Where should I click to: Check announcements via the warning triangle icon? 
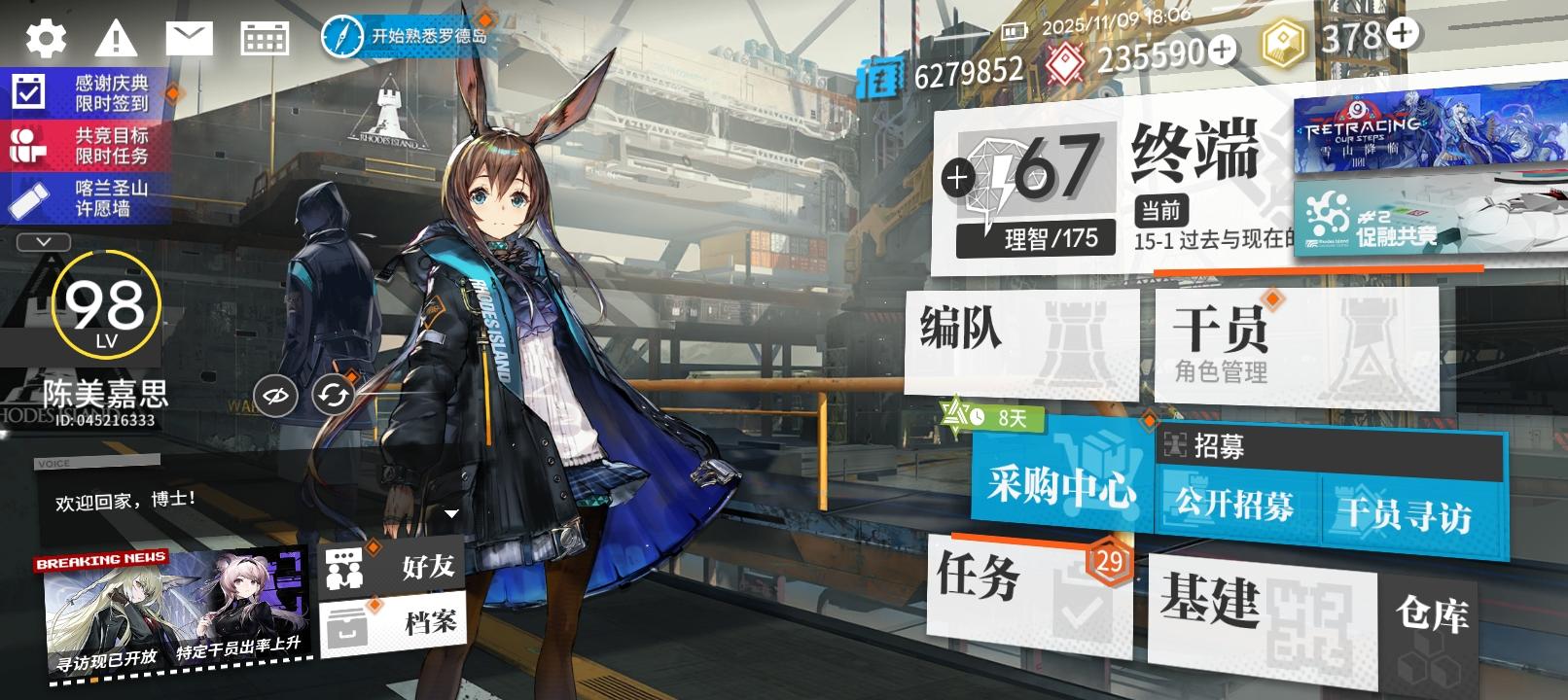(116, 38)
